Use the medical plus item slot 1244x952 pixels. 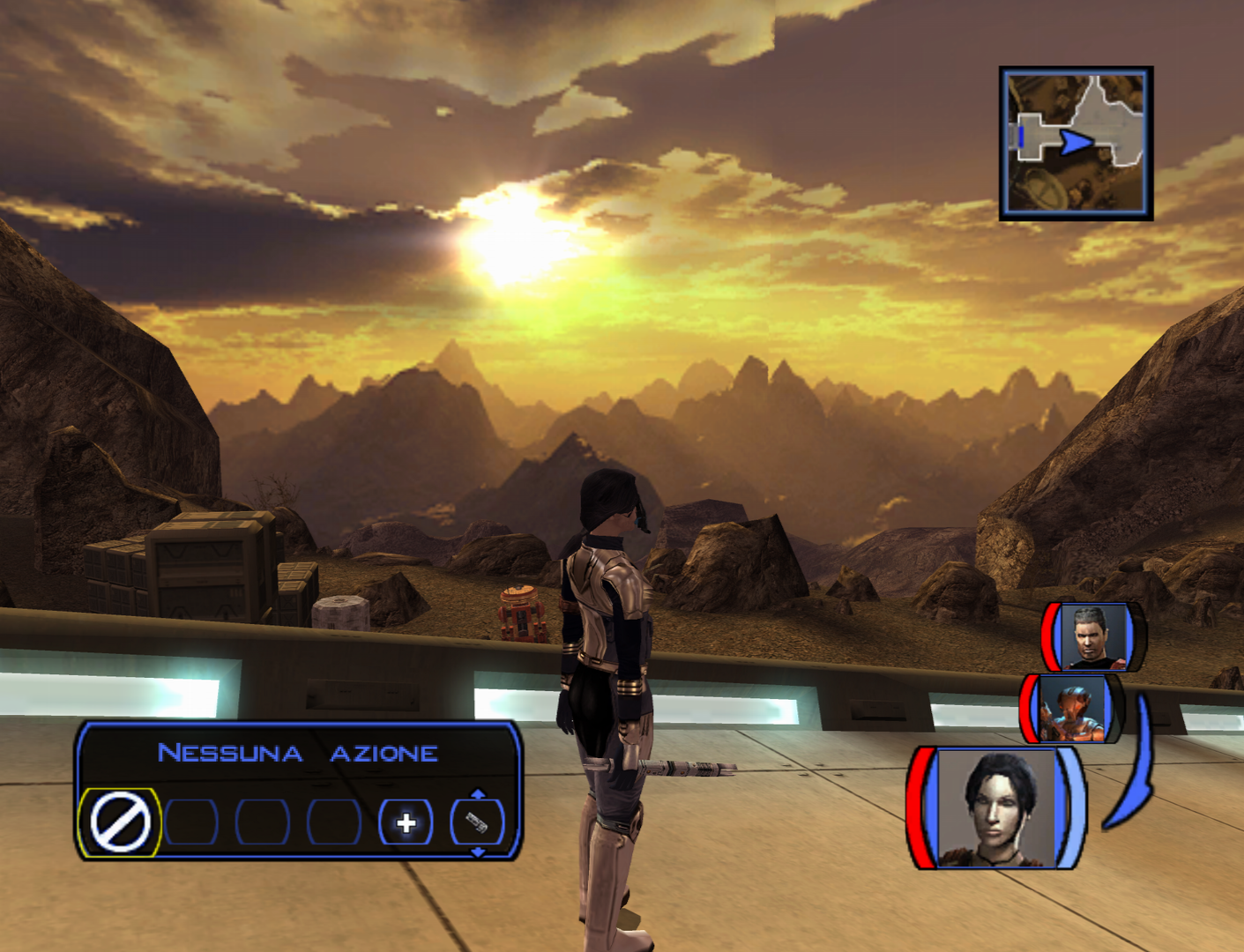[406, 823]
